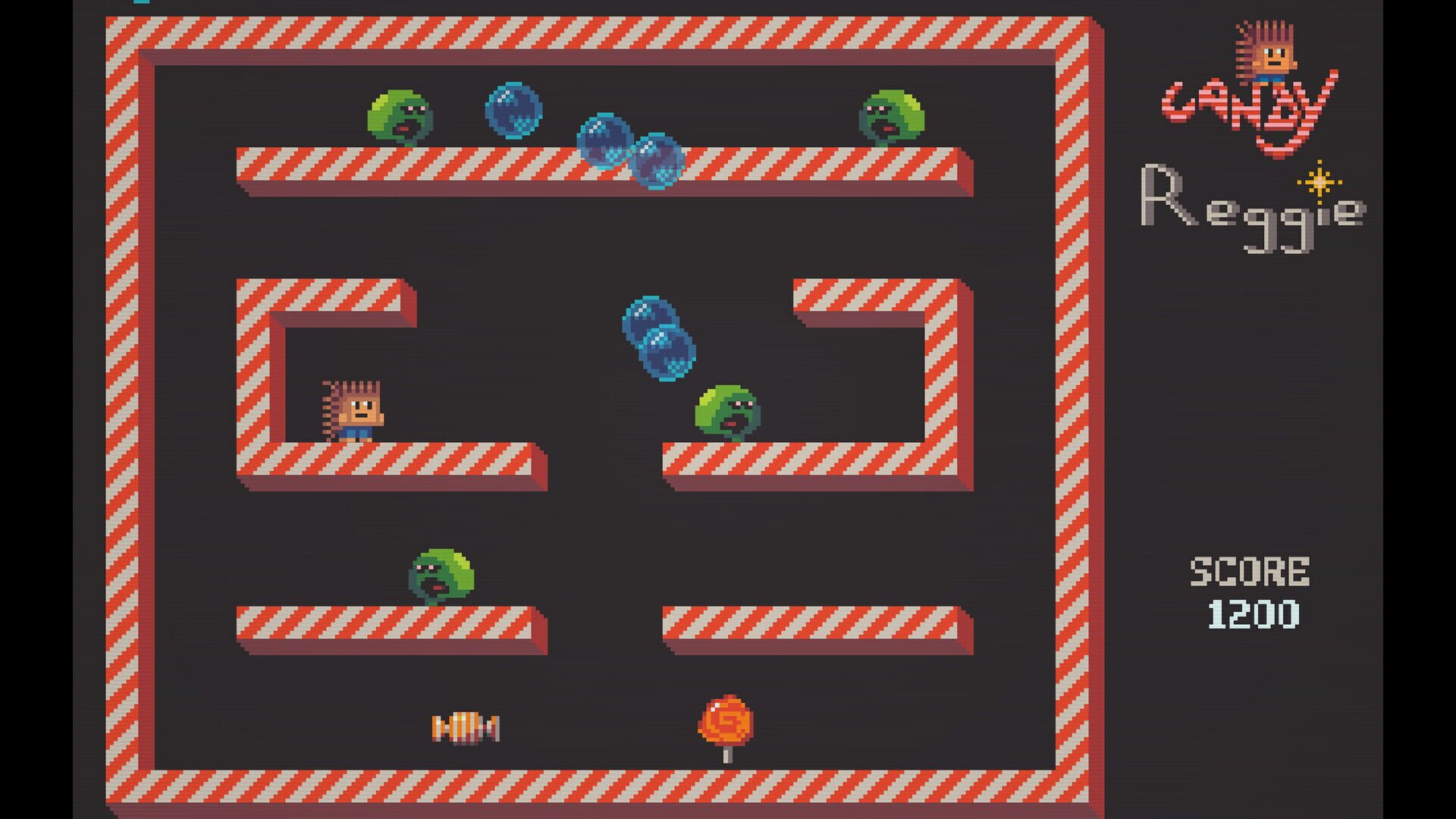Click the green enemy on the lower-left platform
This screenshot has width=1456, height=819.
[444, 573]
